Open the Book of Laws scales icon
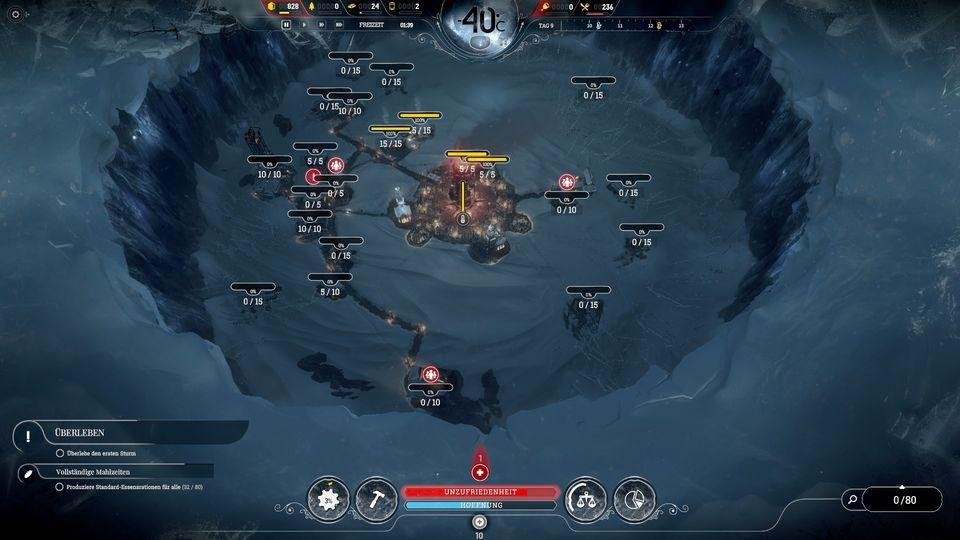 pyautogui.click(x=586, y=498)
